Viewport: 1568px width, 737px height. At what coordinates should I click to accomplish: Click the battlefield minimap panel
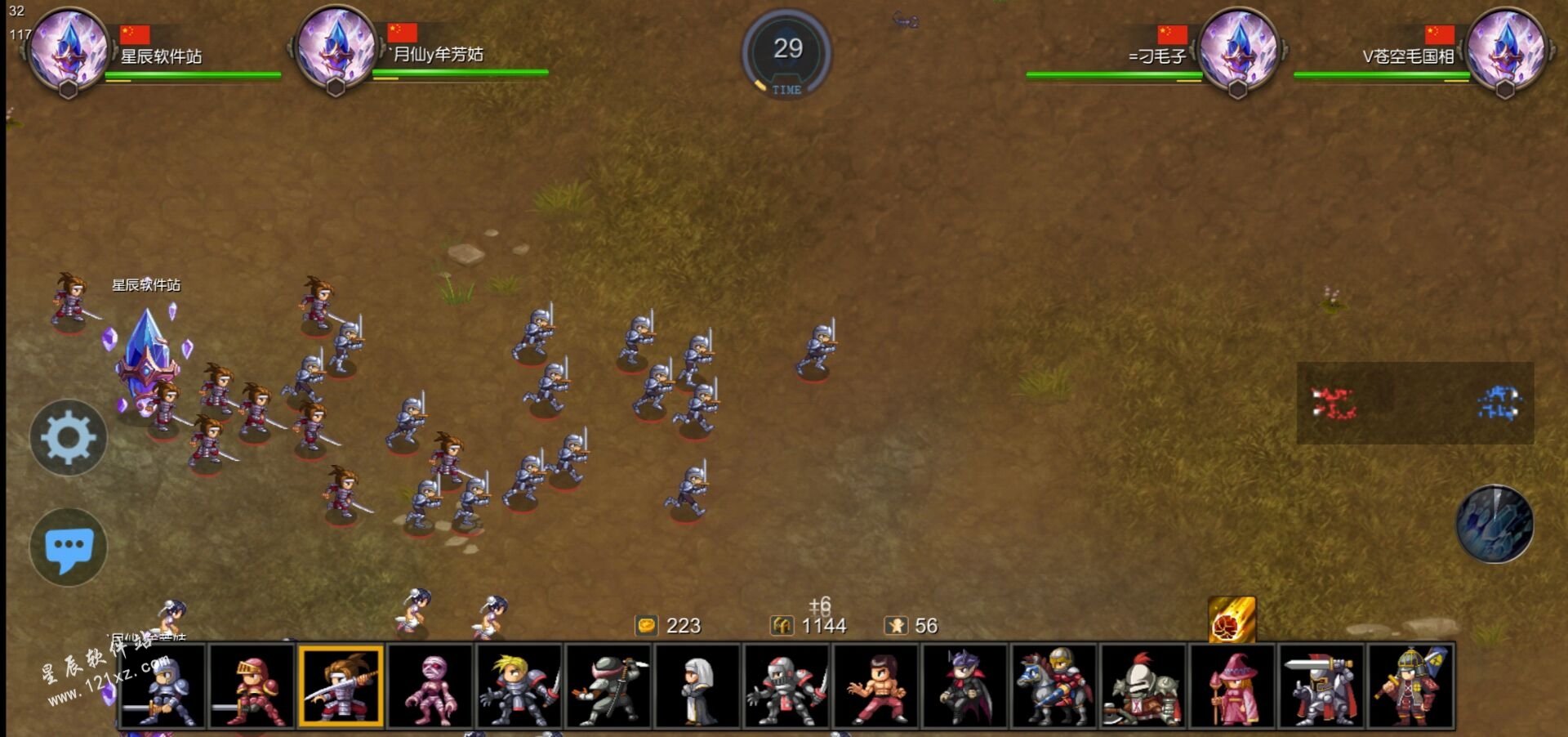point(1415,404)
